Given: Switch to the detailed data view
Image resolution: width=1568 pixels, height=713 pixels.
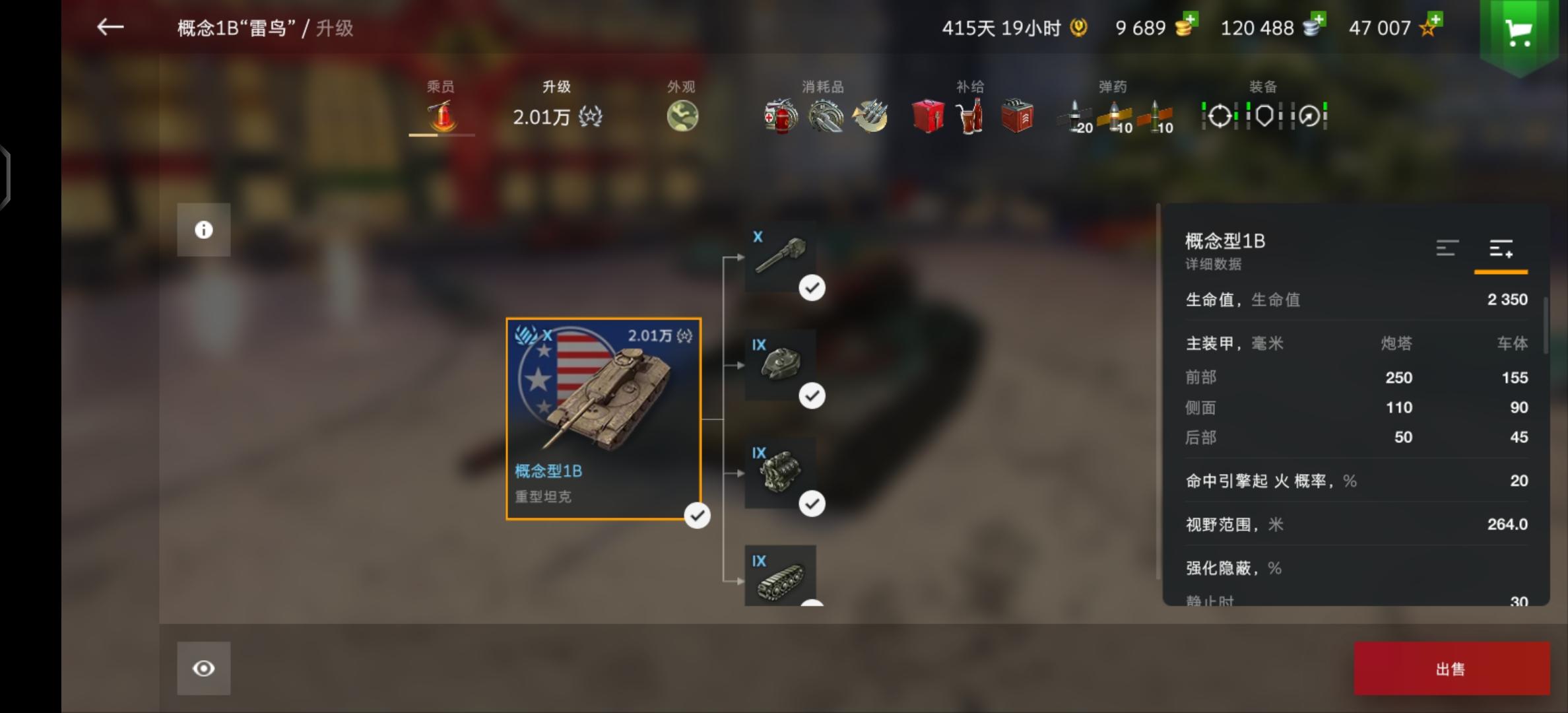Looking at the screenshot, I should tap(1501, 249).
